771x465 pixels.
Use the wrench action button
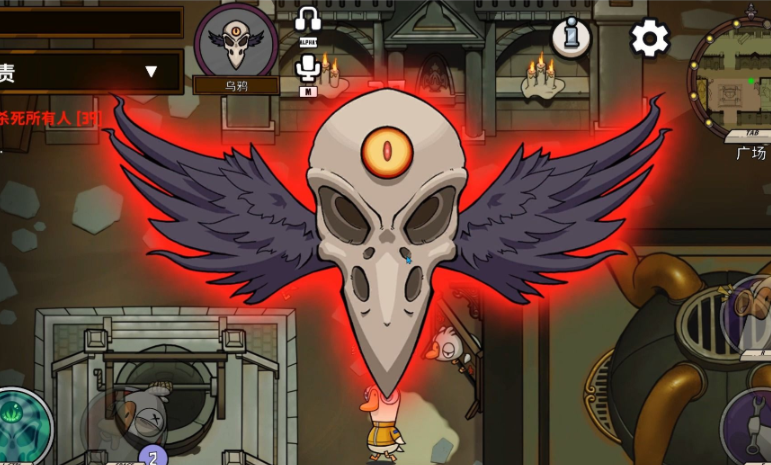(750, 427)
